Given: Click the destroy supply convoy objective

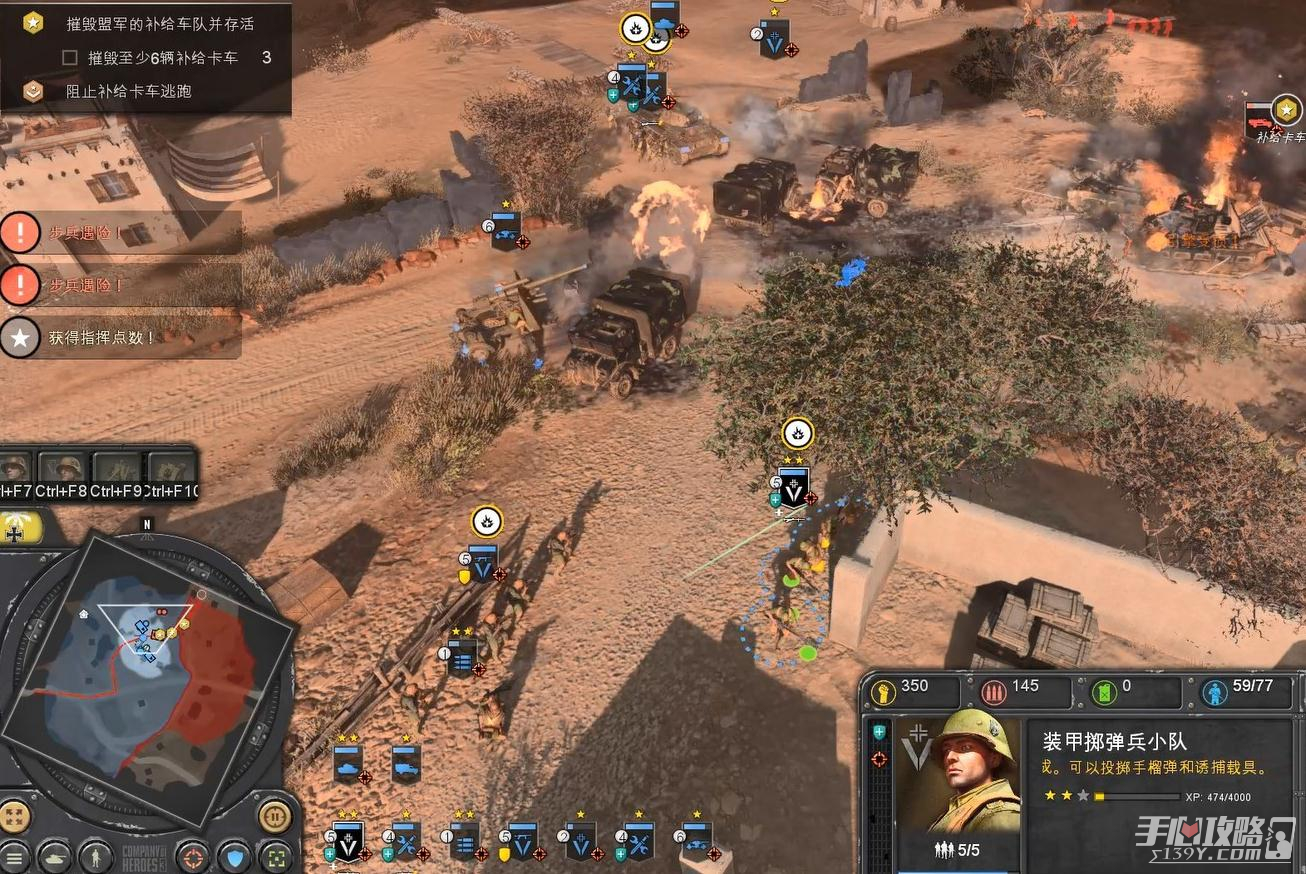Looking at the screenshot, I should 158,23.
